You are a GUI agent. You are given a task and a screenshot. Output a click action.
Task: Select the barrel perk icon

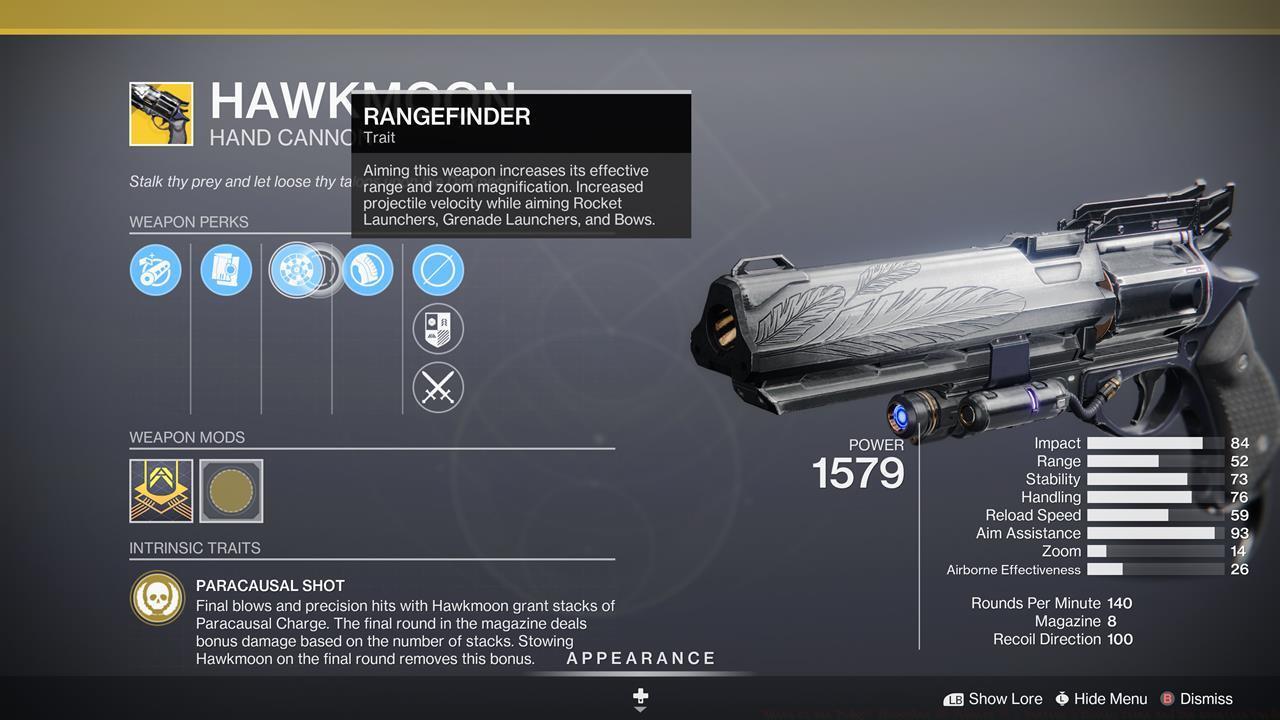155,270
